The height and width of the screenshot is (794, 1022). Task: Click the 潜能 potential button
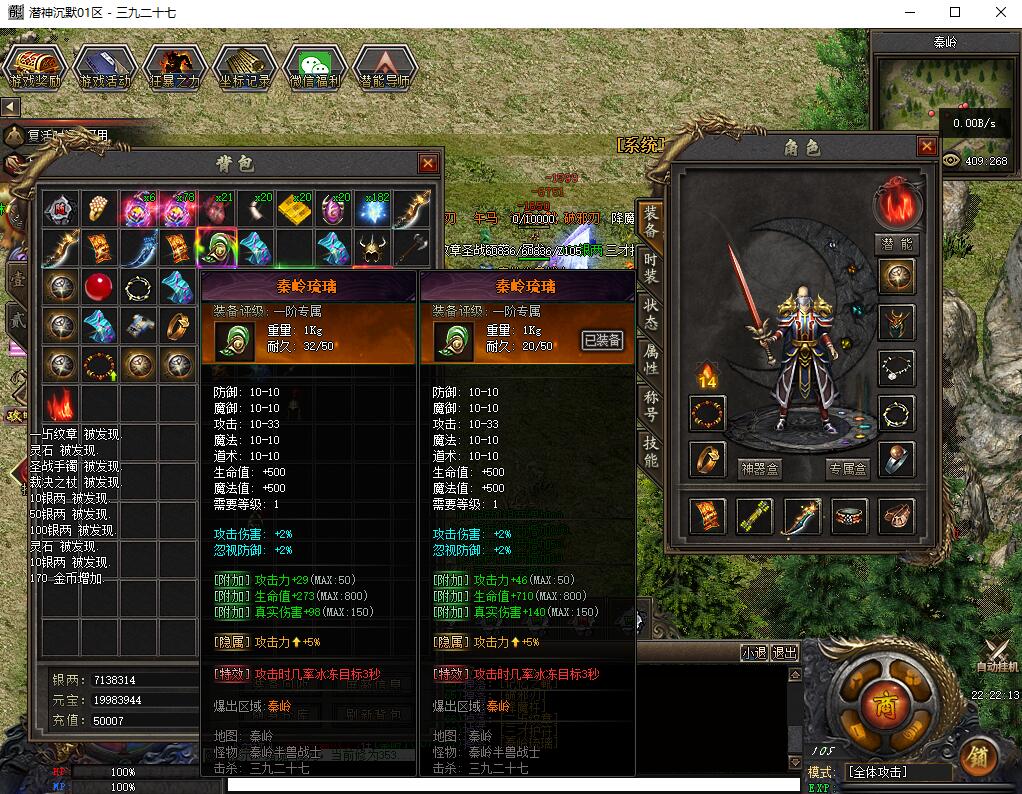click(897, 244)
